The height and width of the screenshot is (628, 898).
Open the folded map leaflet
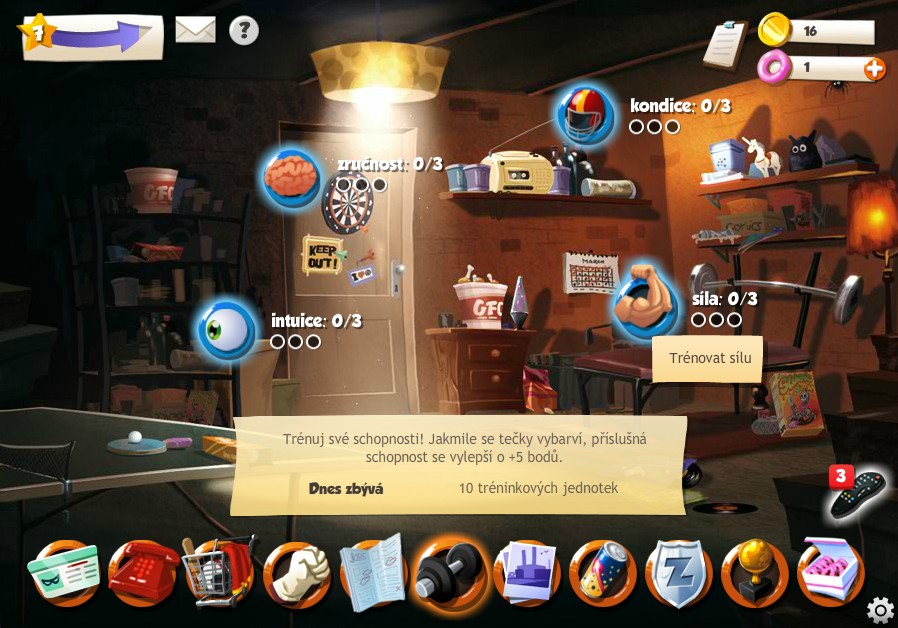[x=373, y=574]
